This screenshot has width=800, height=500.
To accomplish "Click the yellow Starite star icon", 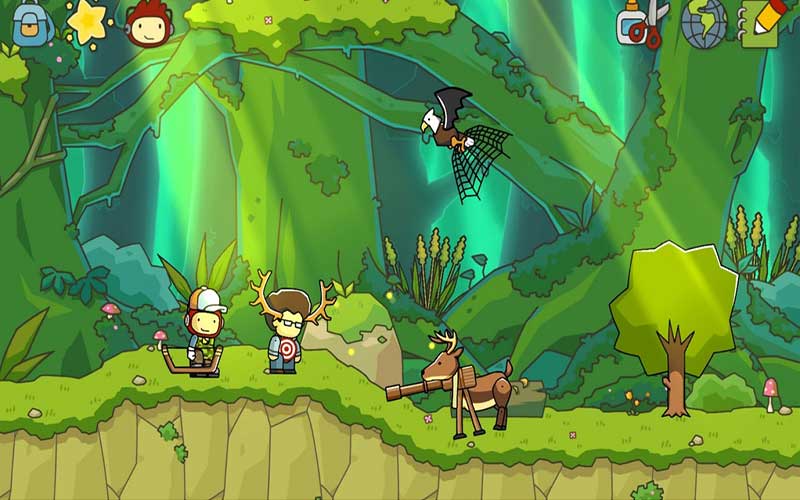I will click(x=88, y=22).
